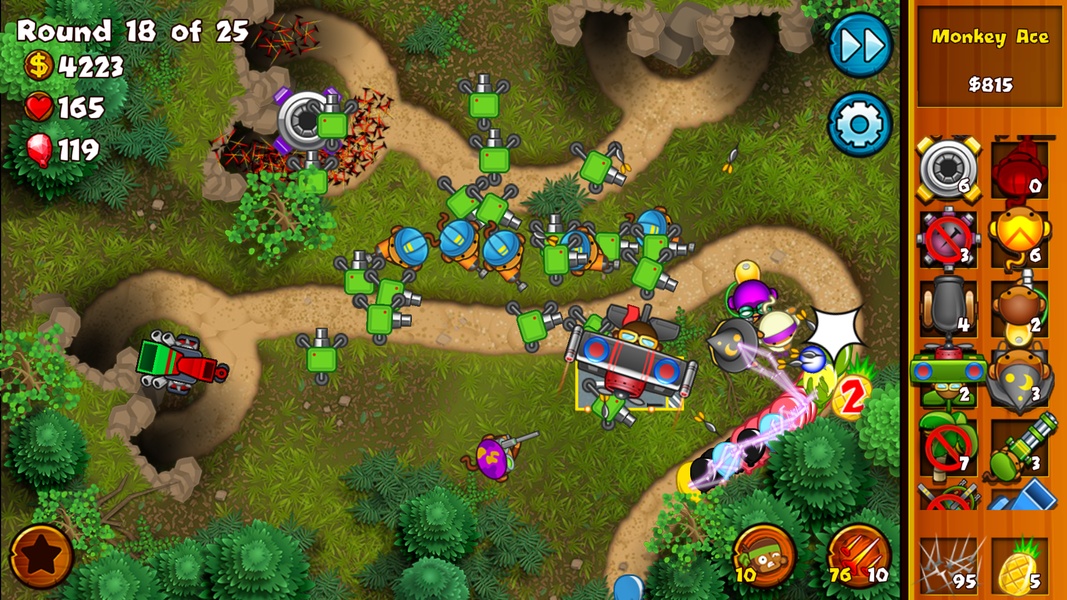Select the green Dartling Gun tower

coord(1019,447)
